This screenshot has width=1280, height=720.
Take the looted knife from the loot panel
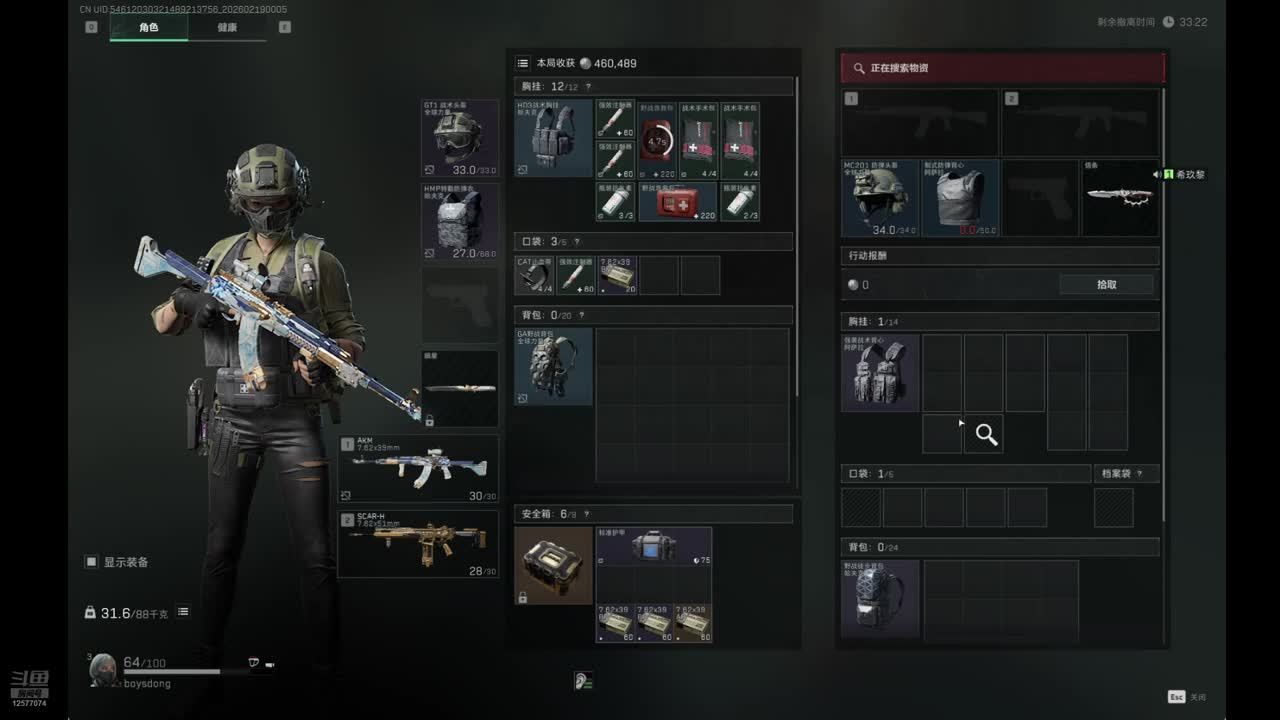pos(1120,198)
